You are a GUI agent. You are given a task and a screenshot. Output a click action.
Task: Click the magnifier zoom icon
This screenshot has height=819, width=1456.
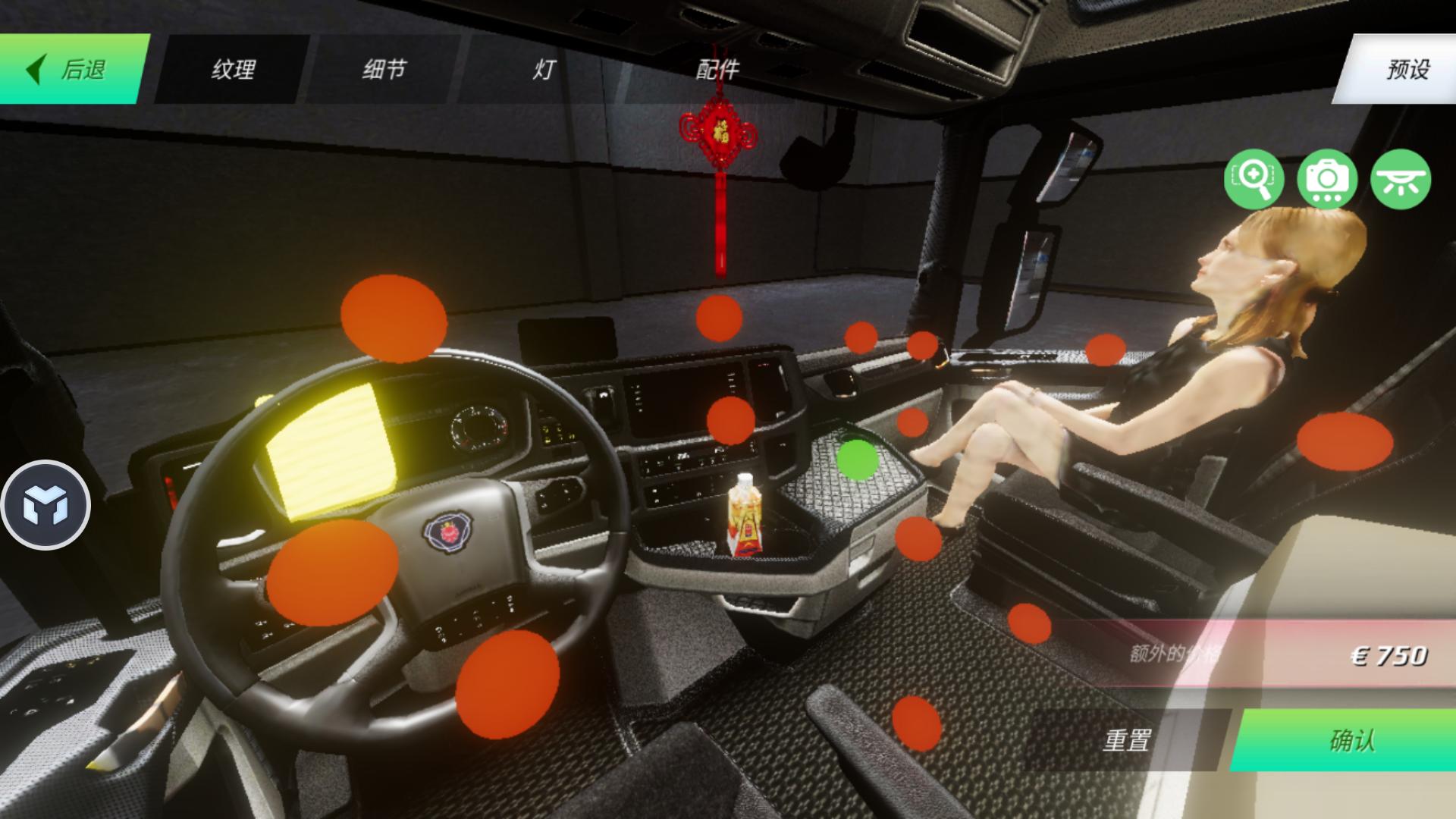1254,179
